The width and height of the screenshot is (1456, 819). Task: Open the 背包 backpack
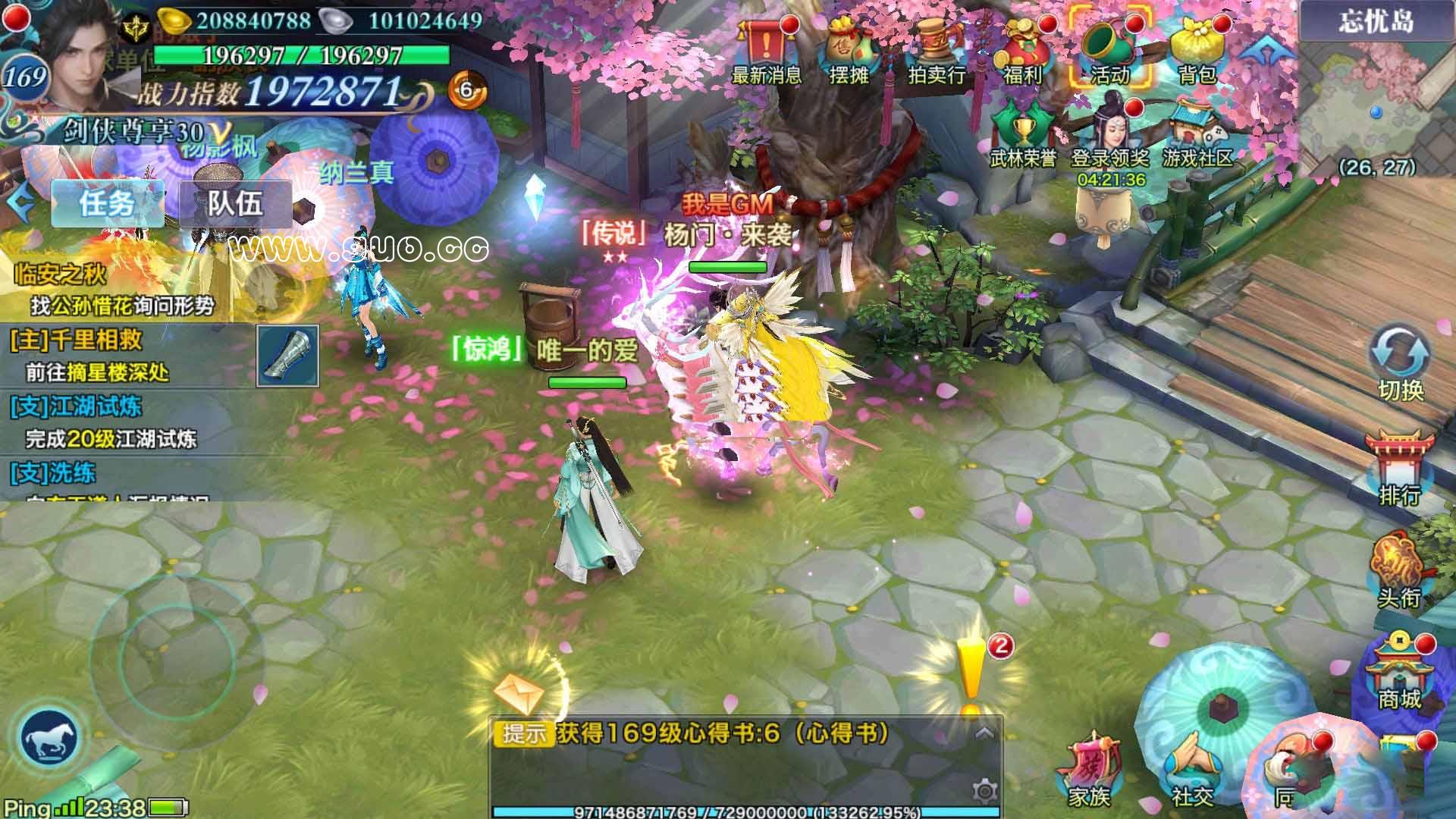point(1197,51)
